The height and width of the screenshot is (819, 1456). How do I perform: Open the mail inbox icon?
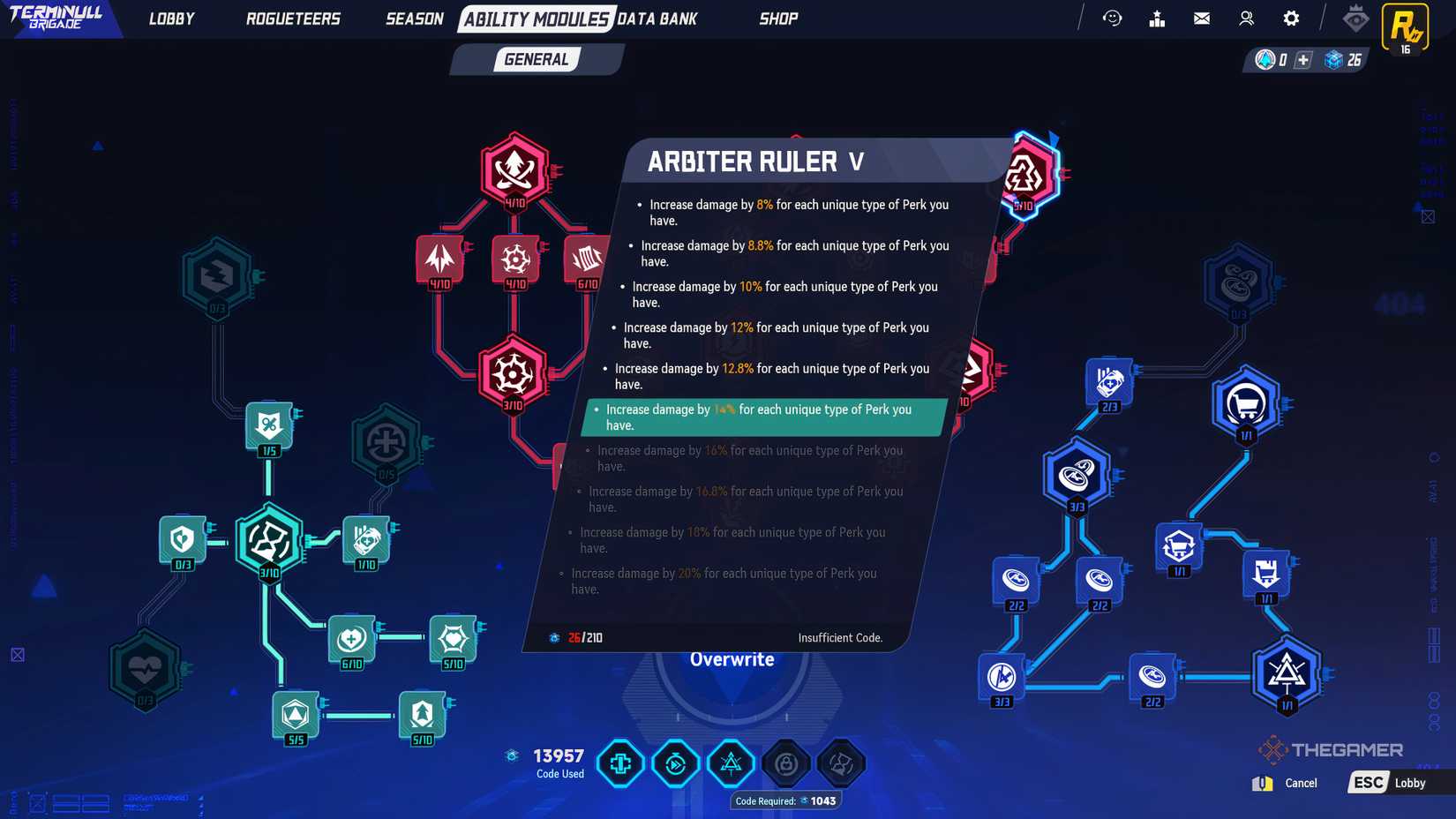tap(1201, 18)
